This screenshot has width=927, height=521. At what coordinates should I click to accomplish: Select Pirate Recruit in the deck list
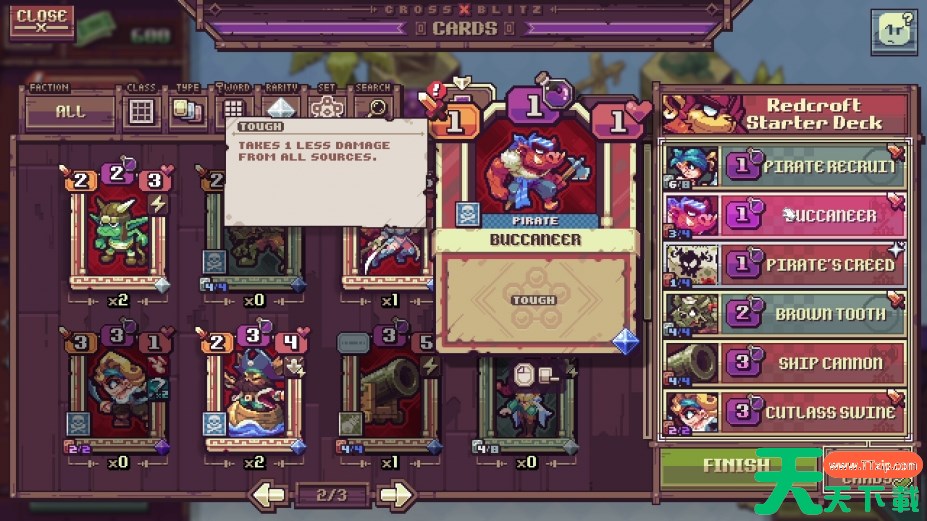pos(784,166)
